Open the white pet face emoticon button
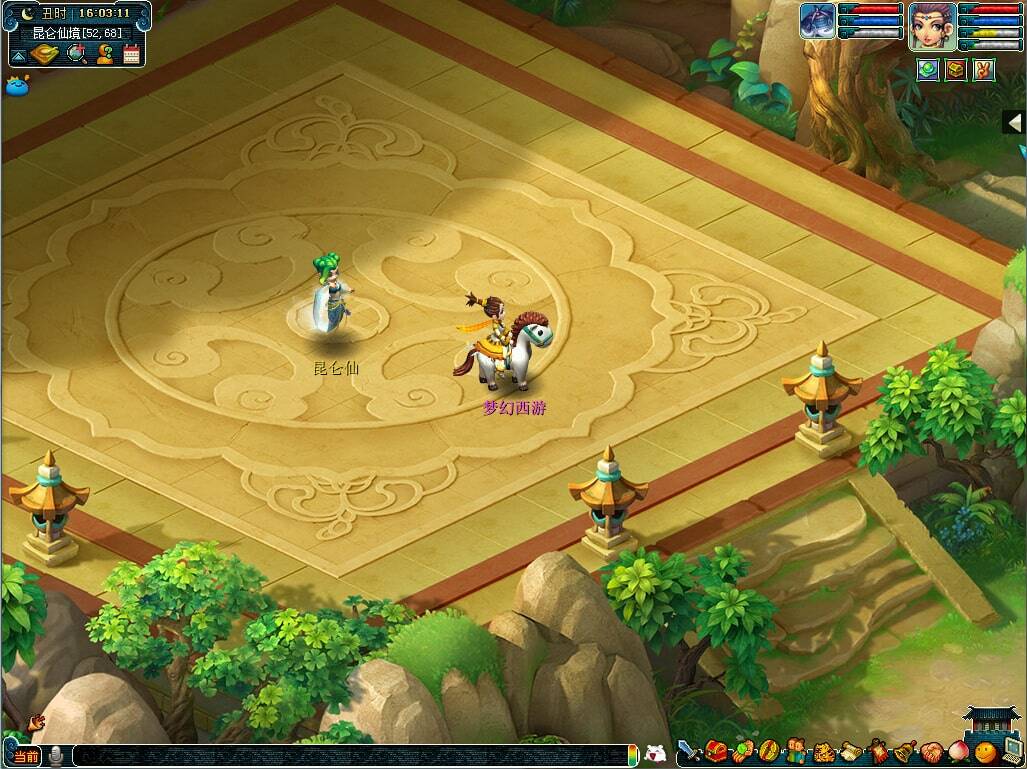 coord(655,755)
